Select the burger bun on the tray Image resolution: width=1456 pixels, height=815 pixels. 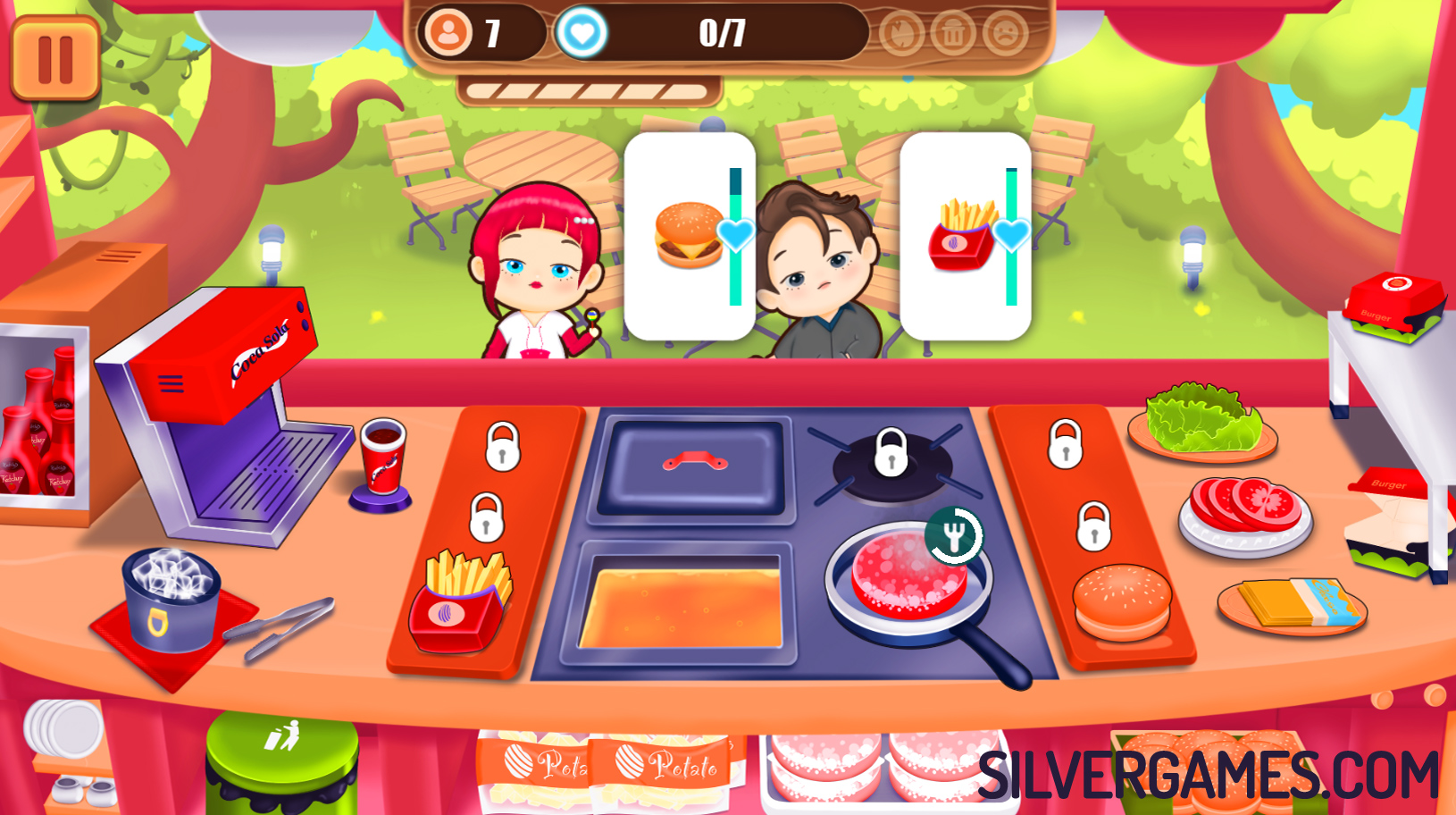tap(1122, 601)
